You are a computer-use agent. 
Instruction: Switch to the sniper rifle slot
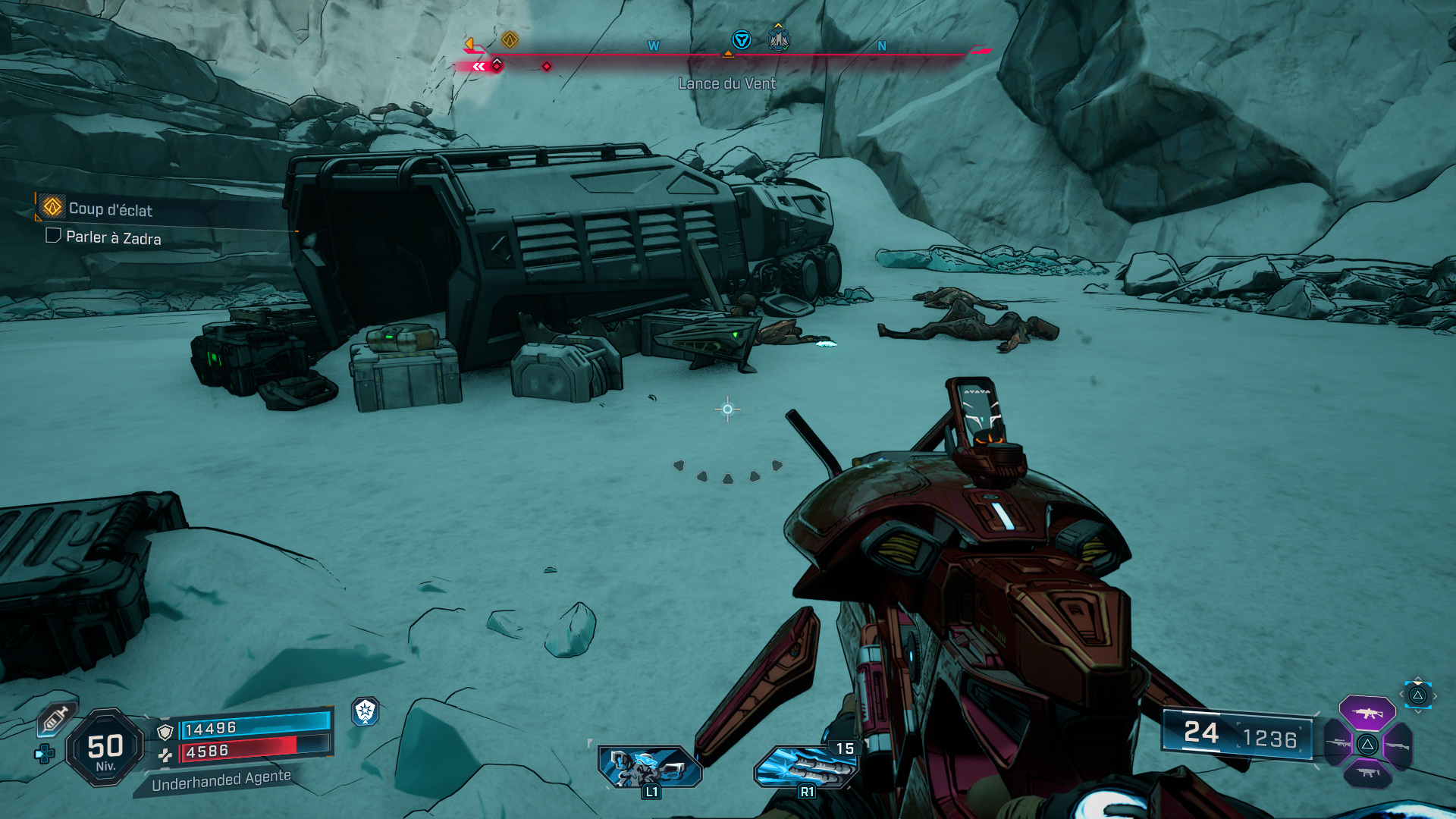click(x=1337, y=743)
